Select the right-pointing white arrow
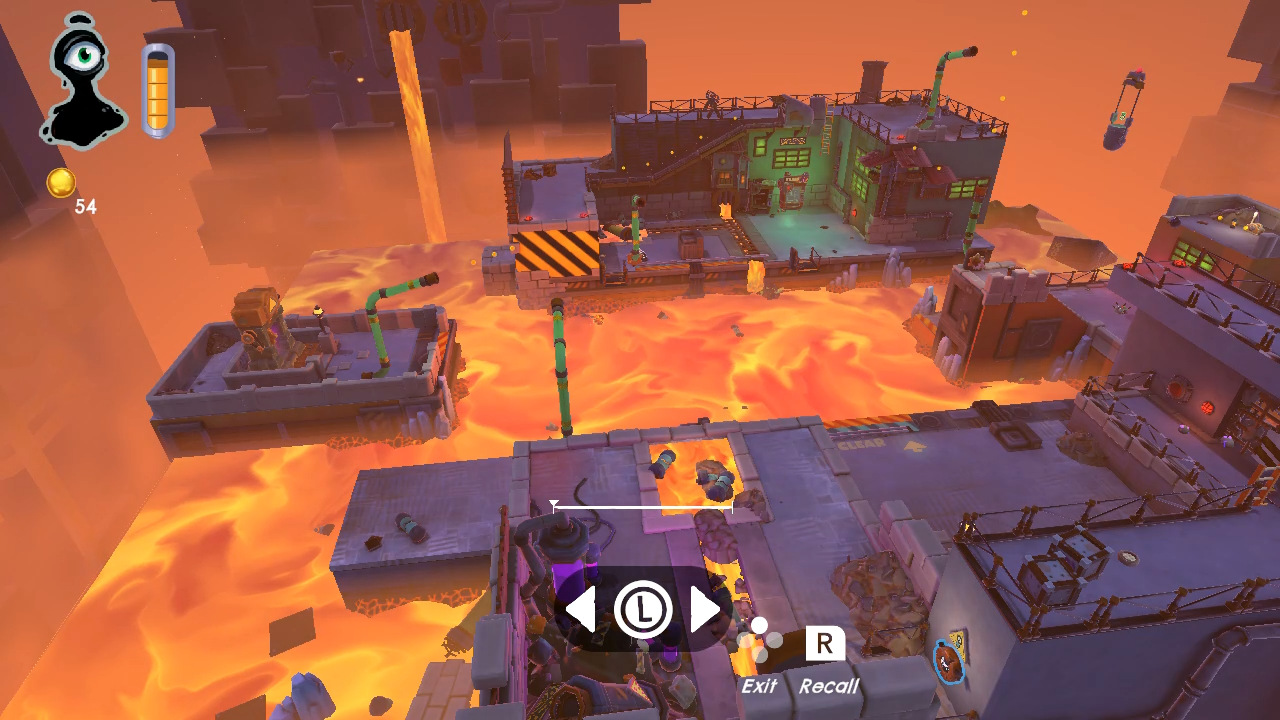 pos(705,609)
